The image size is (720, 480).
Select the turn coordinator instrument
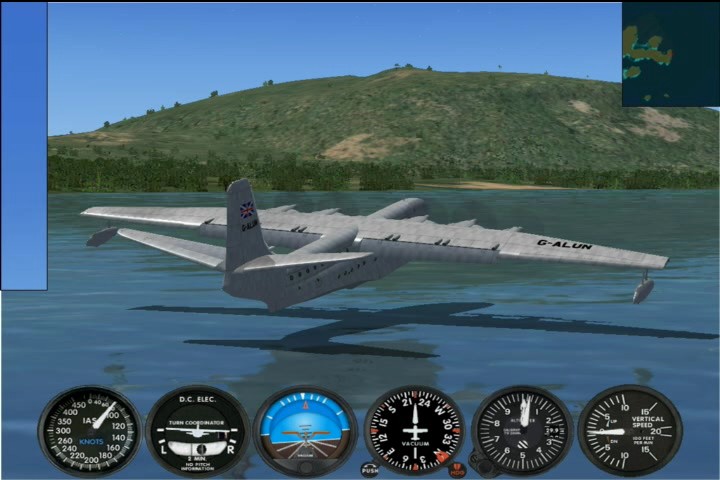pyautogui.click(x=198, y=431)
